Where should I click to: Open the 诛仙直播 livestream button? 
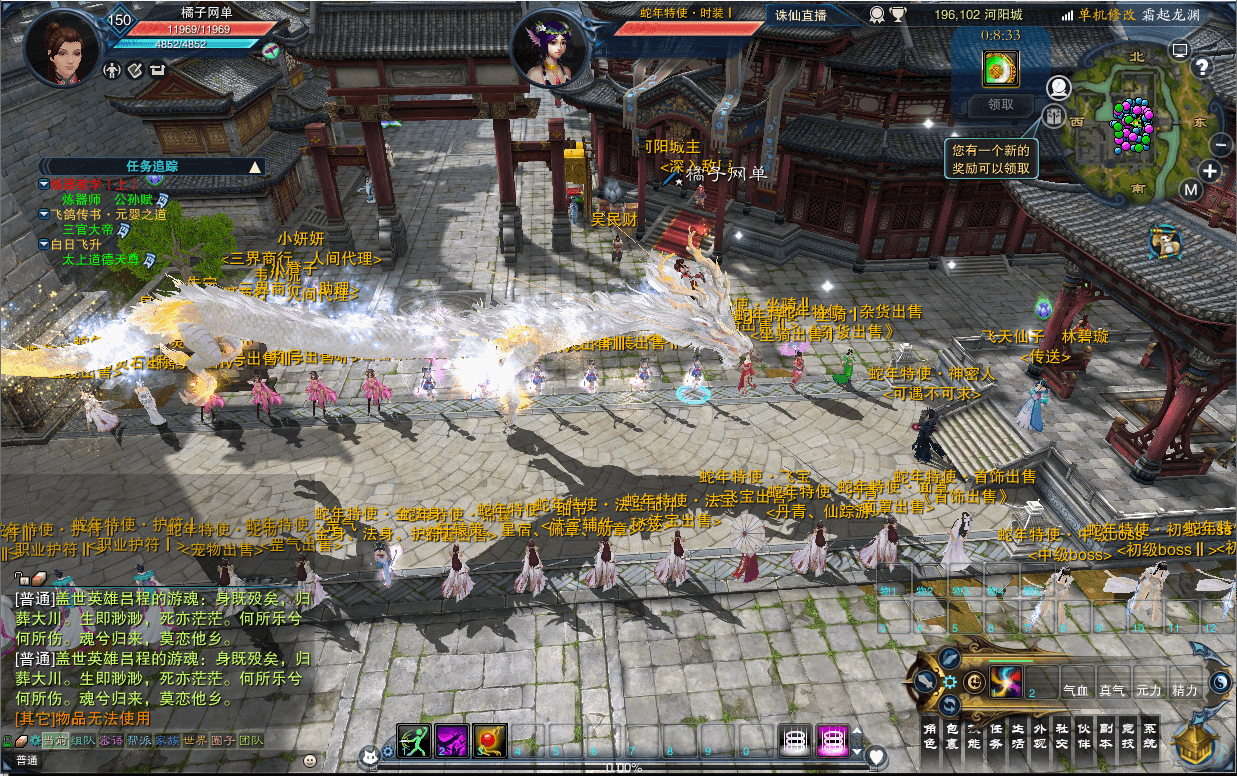click(x=801, y=15)
